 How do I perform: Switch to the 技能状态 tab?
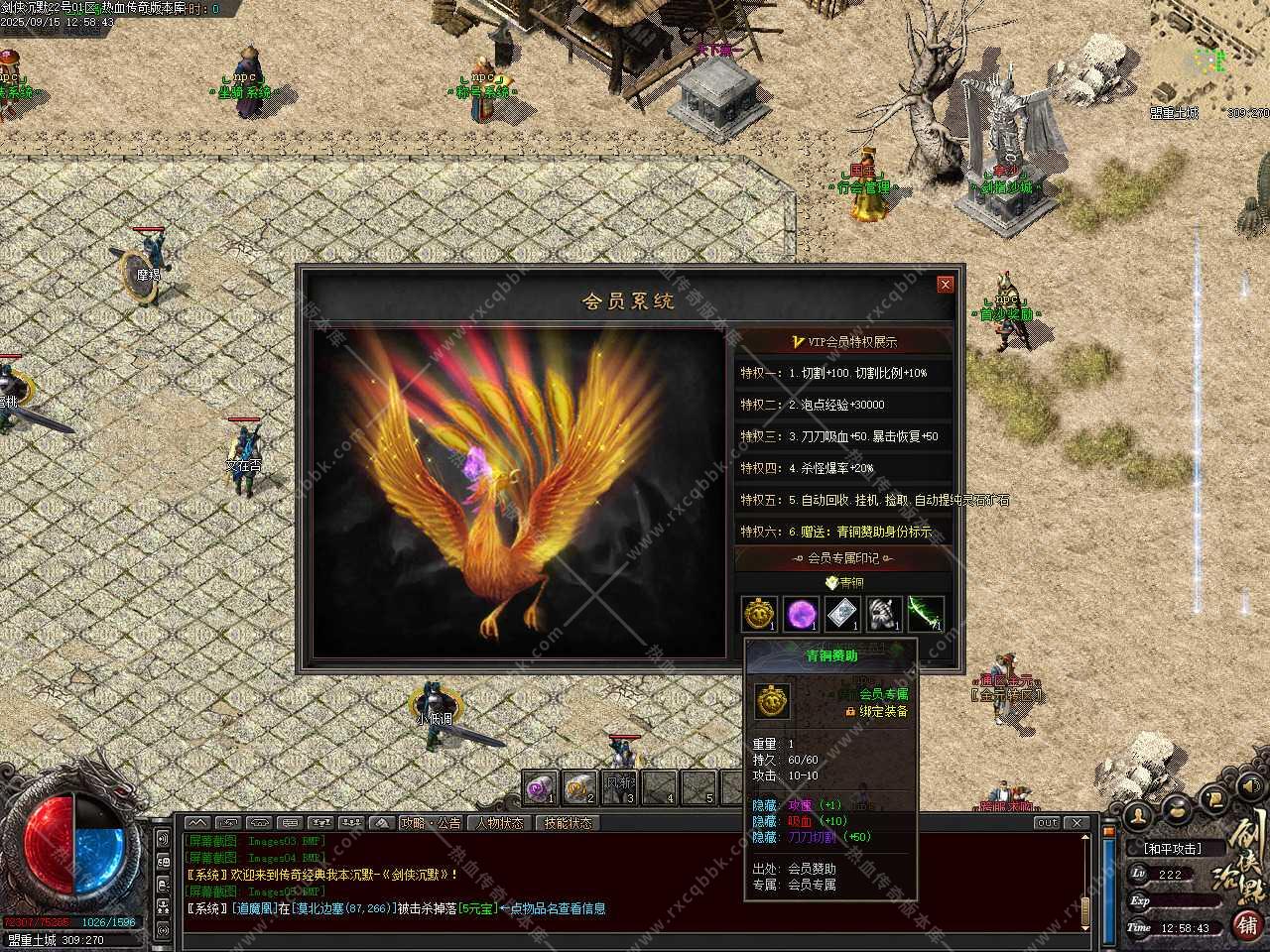pos(568,823)
